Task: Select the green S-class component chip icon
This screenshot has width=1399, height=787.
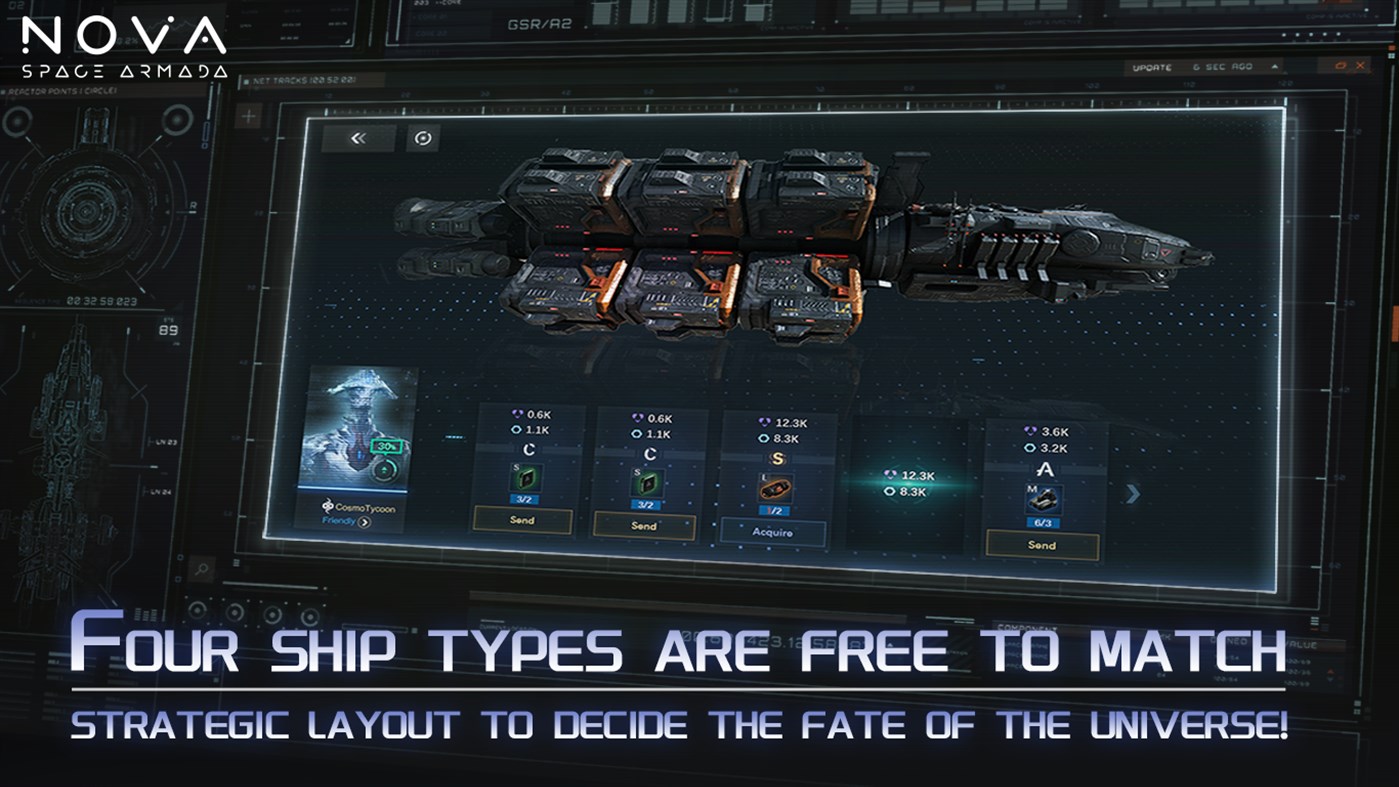Action: [526, 478]
